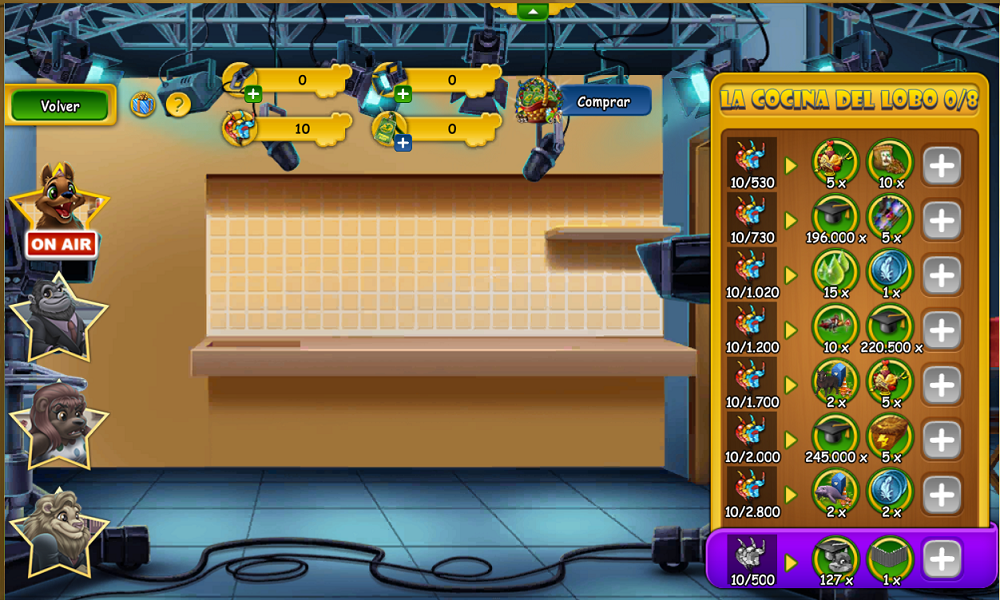The height and width of the screenshot is (600, 1000).
Task: Switch to the lion host star
Action: click(57, 528)
